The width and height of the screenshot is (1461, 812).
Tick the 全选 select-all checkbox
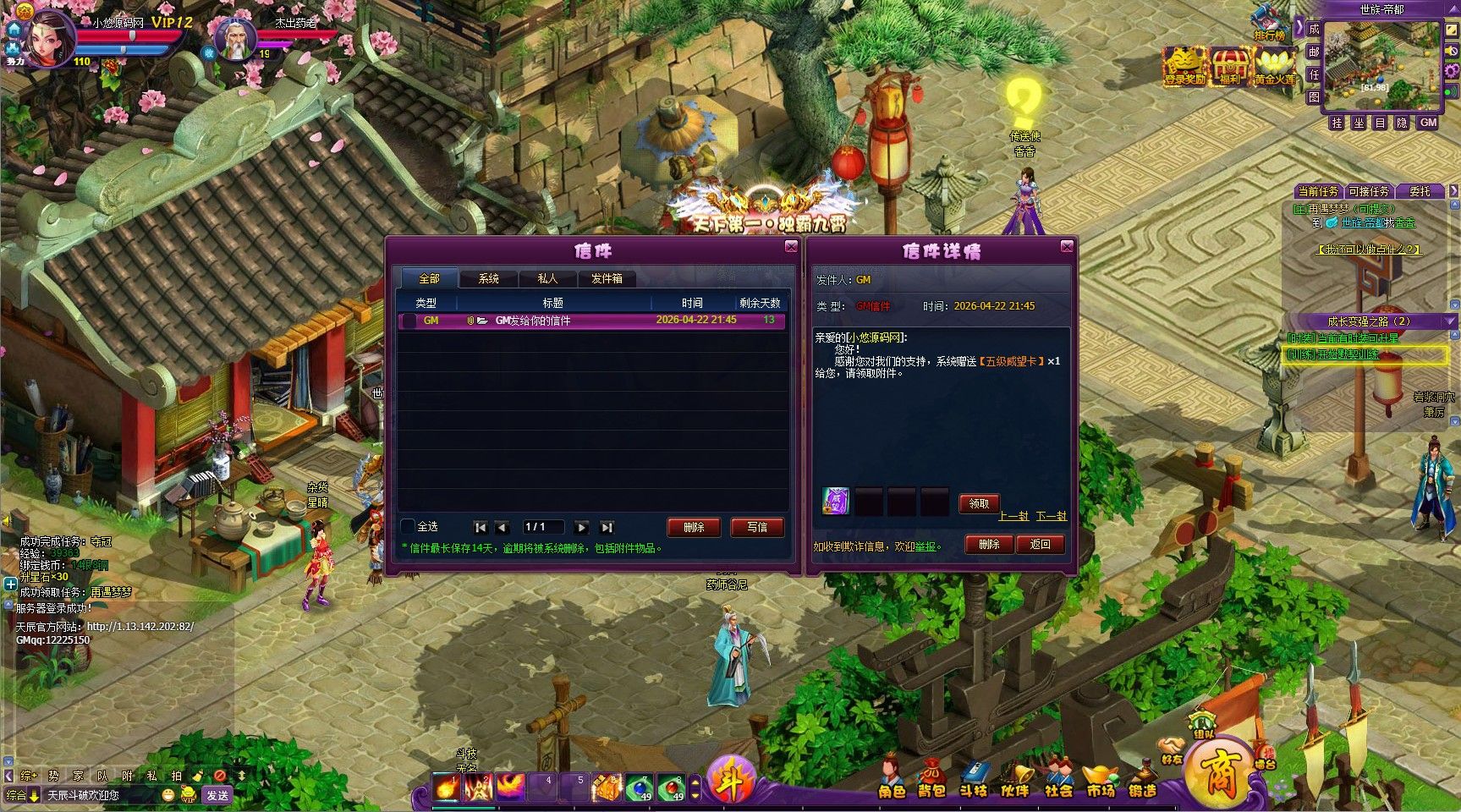click(409, 526)
